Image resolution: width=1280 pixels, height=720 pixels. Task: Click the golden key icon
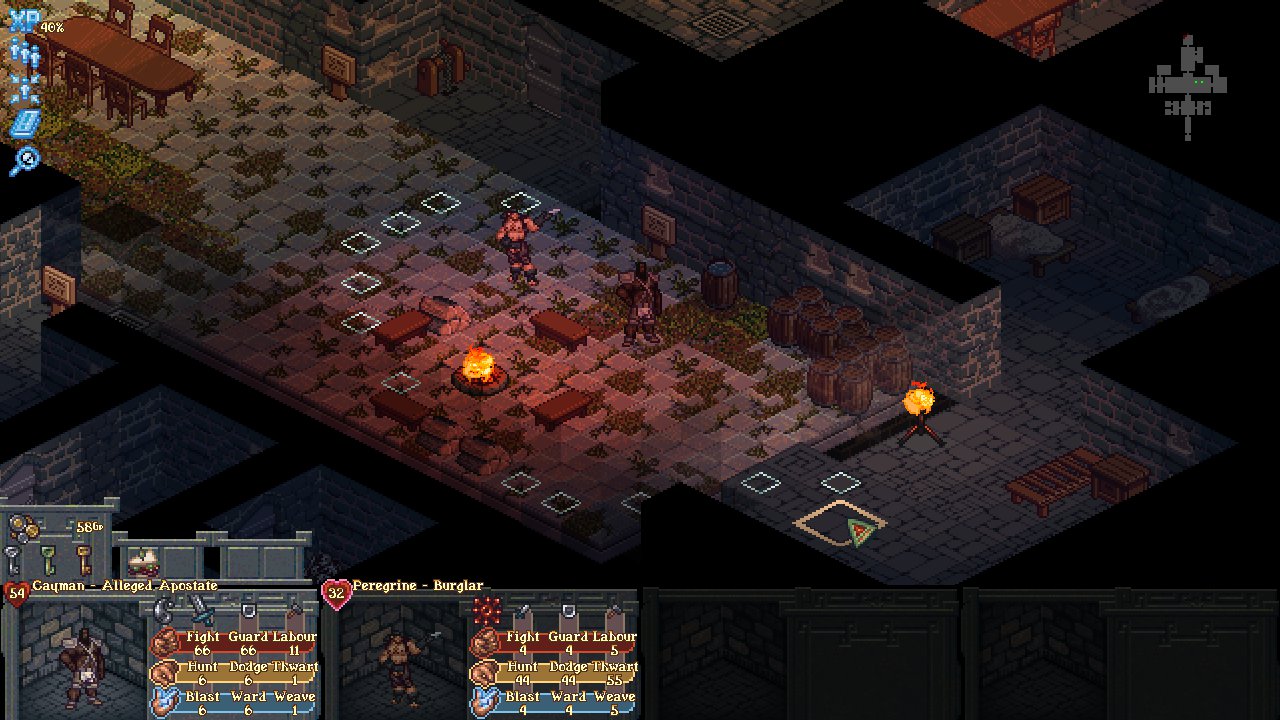(84, 559)
